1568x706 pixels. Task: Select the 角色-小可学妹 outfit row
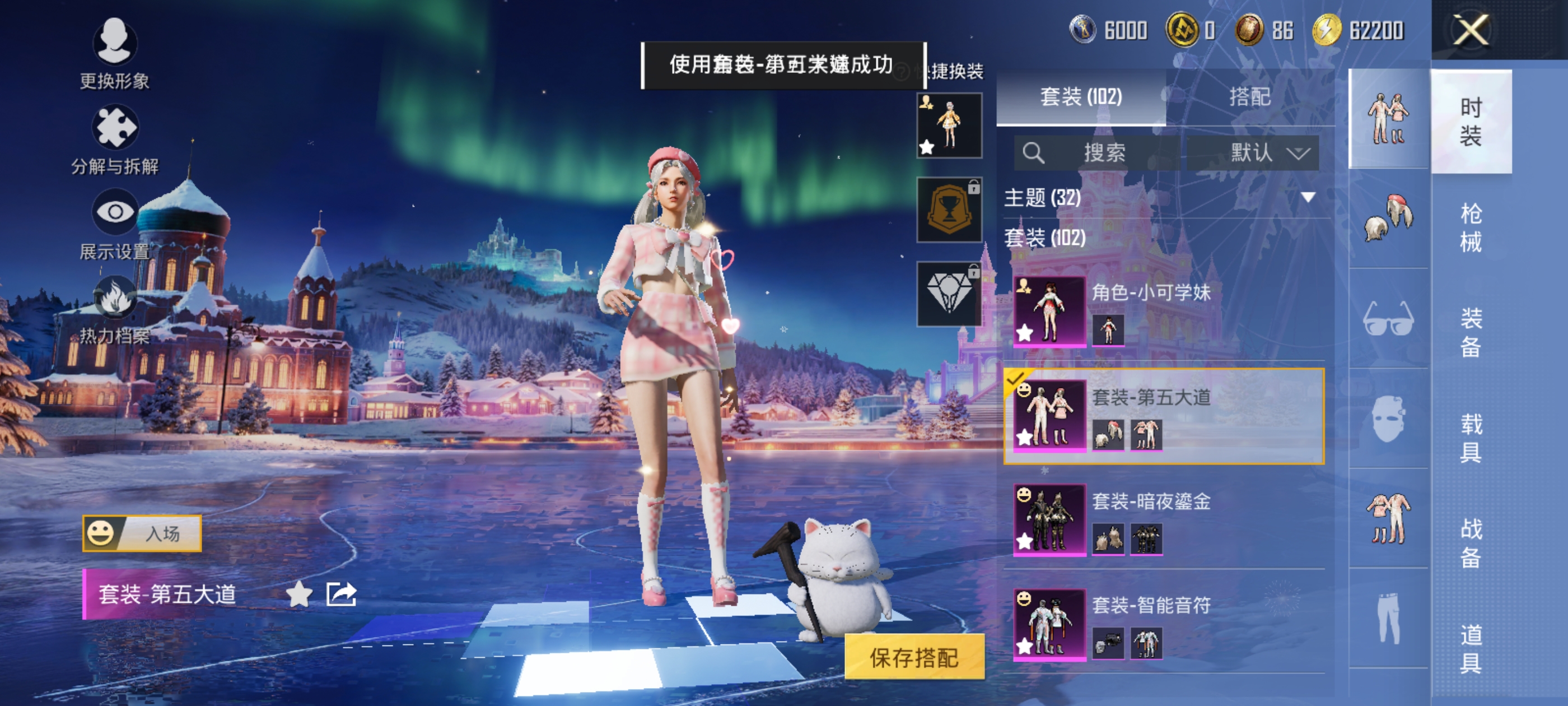(1164, 310)
